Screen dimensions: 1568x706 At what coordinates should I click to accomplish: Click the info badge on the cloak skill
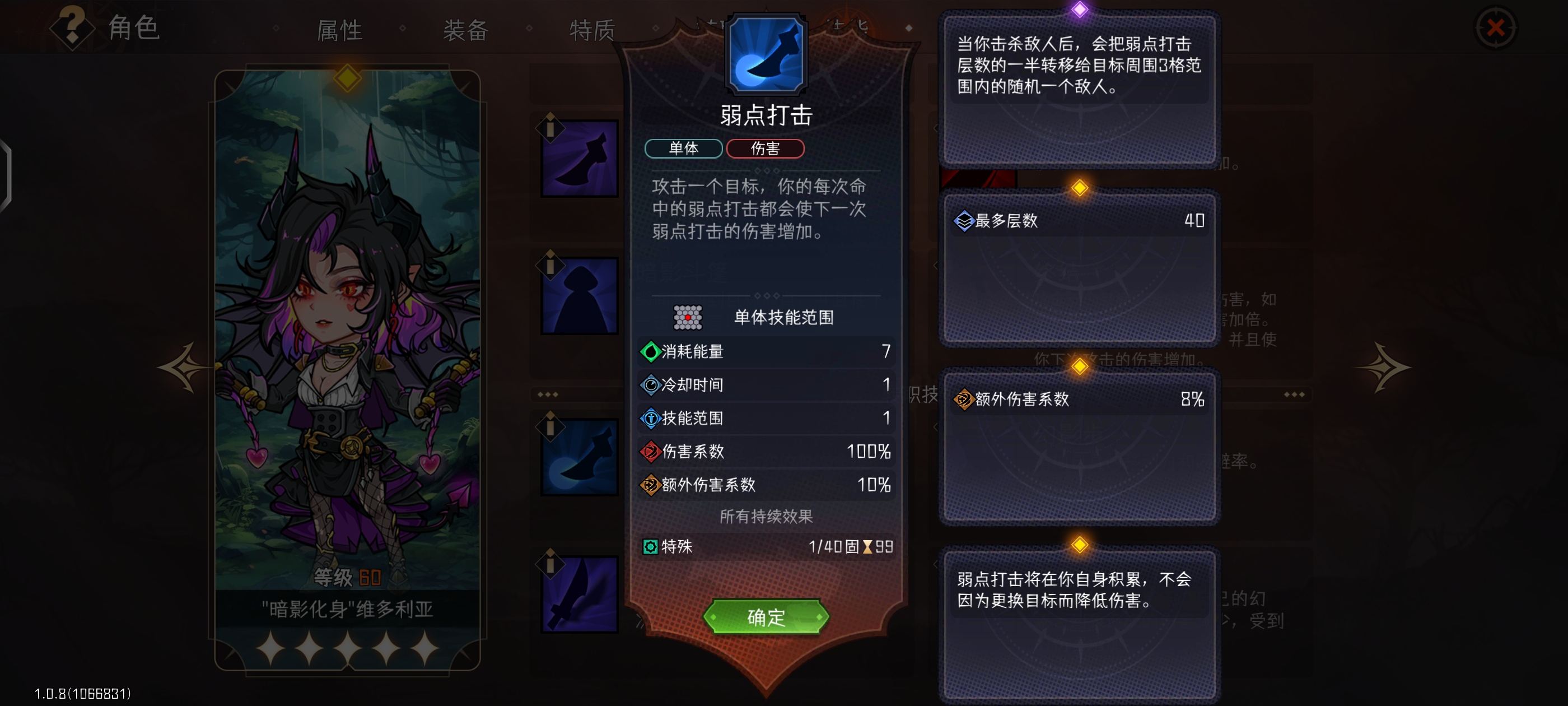tap(550, 266)
